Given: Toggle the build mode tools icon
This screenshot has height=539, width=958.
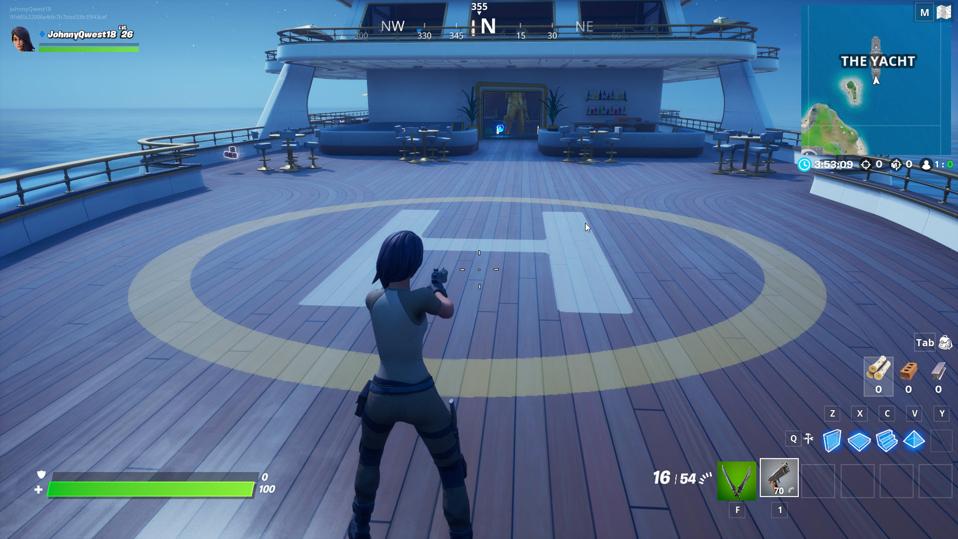Looking at the screenshot, I should point(808,439).
